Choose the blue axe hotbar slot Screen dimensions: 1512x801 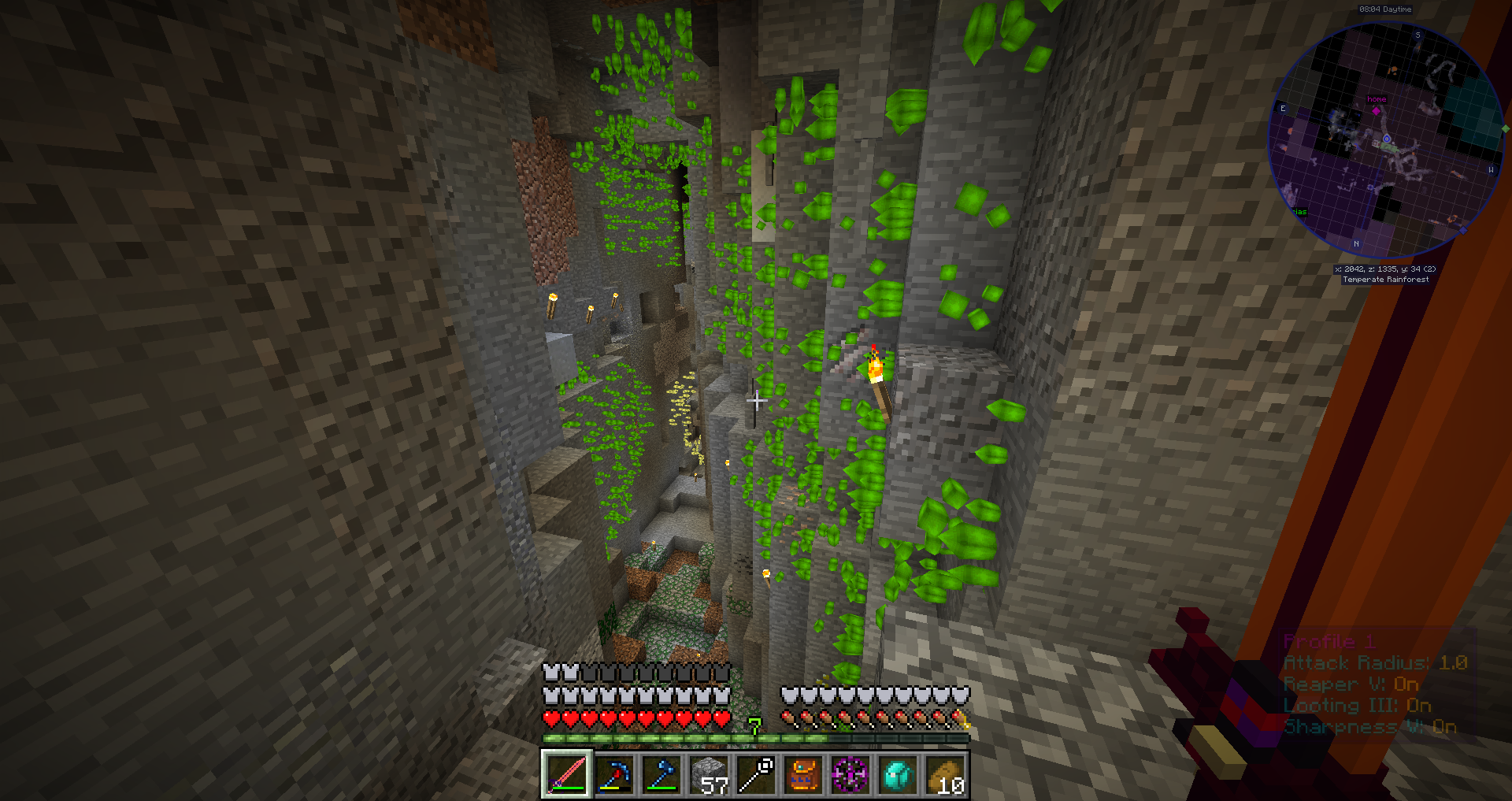[661, 774]
